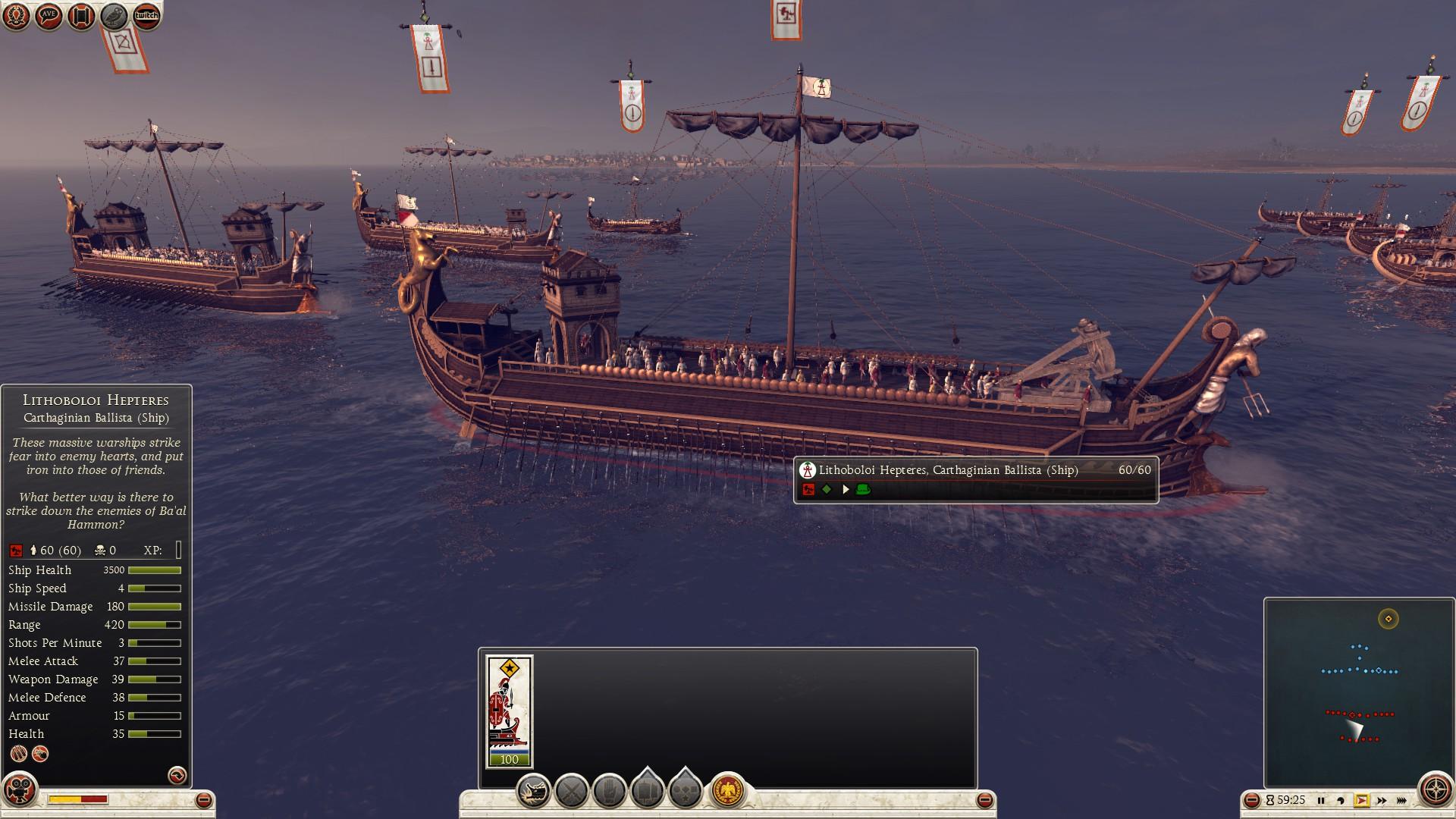Open the AVE chat speech-bubble button
Image resolution: width=1456 pixels, height=819 pixels.
point(49,15)
